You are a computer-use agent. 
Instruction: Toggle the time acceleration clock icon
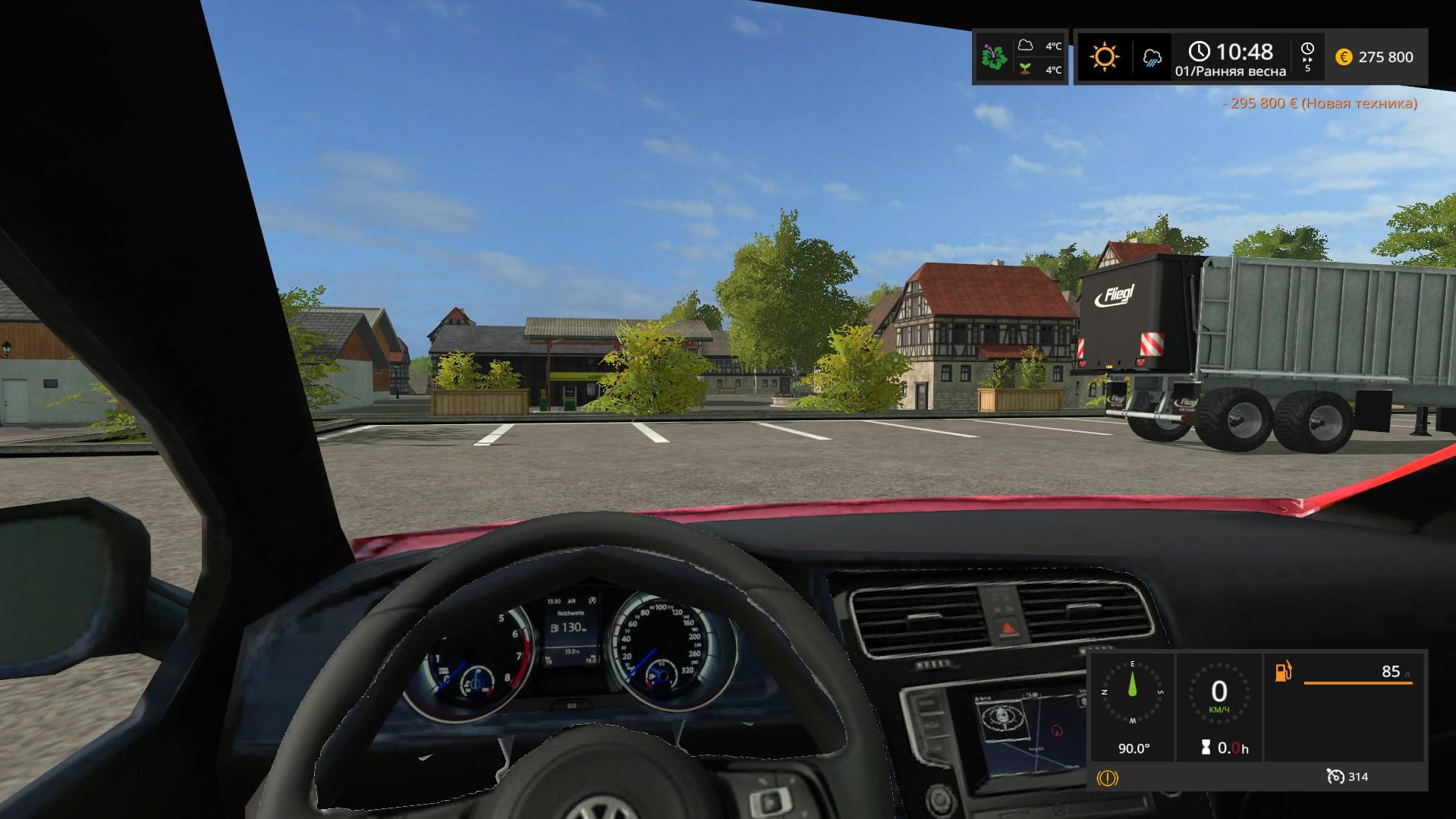[x=1307, y=52]
